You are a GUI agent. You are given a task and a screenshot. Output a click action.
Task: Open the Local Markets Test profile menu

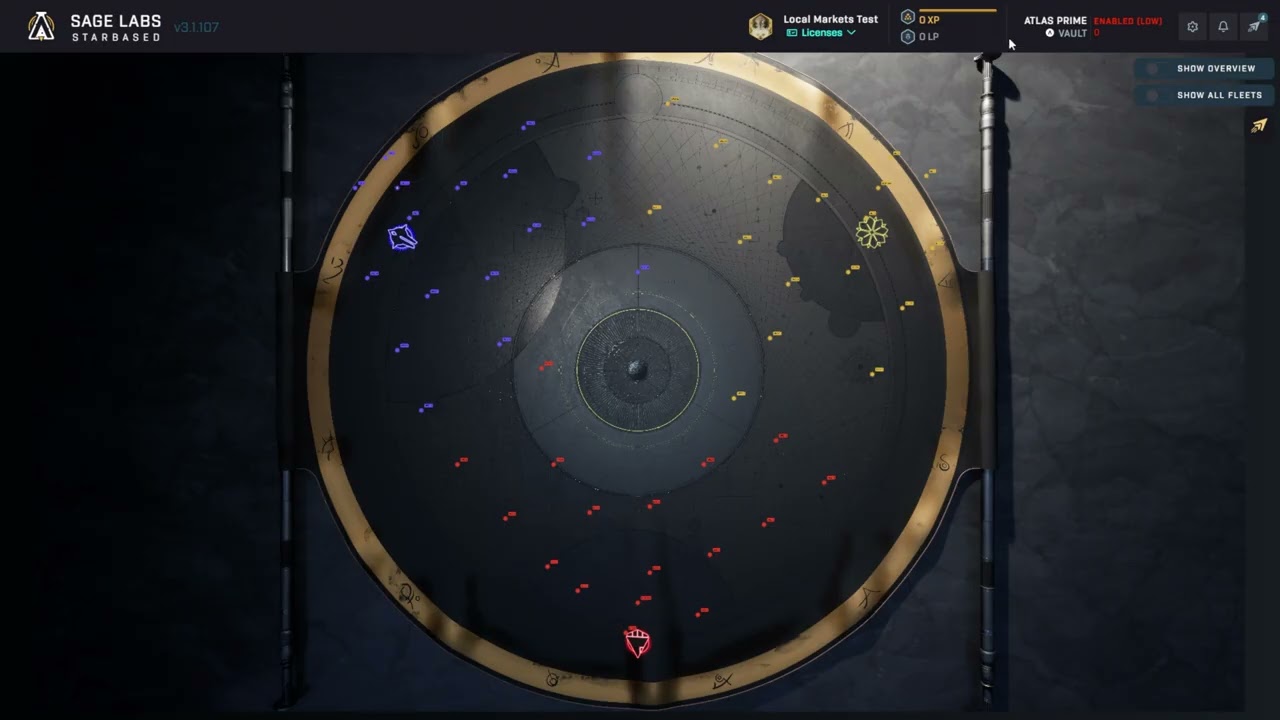830,19
